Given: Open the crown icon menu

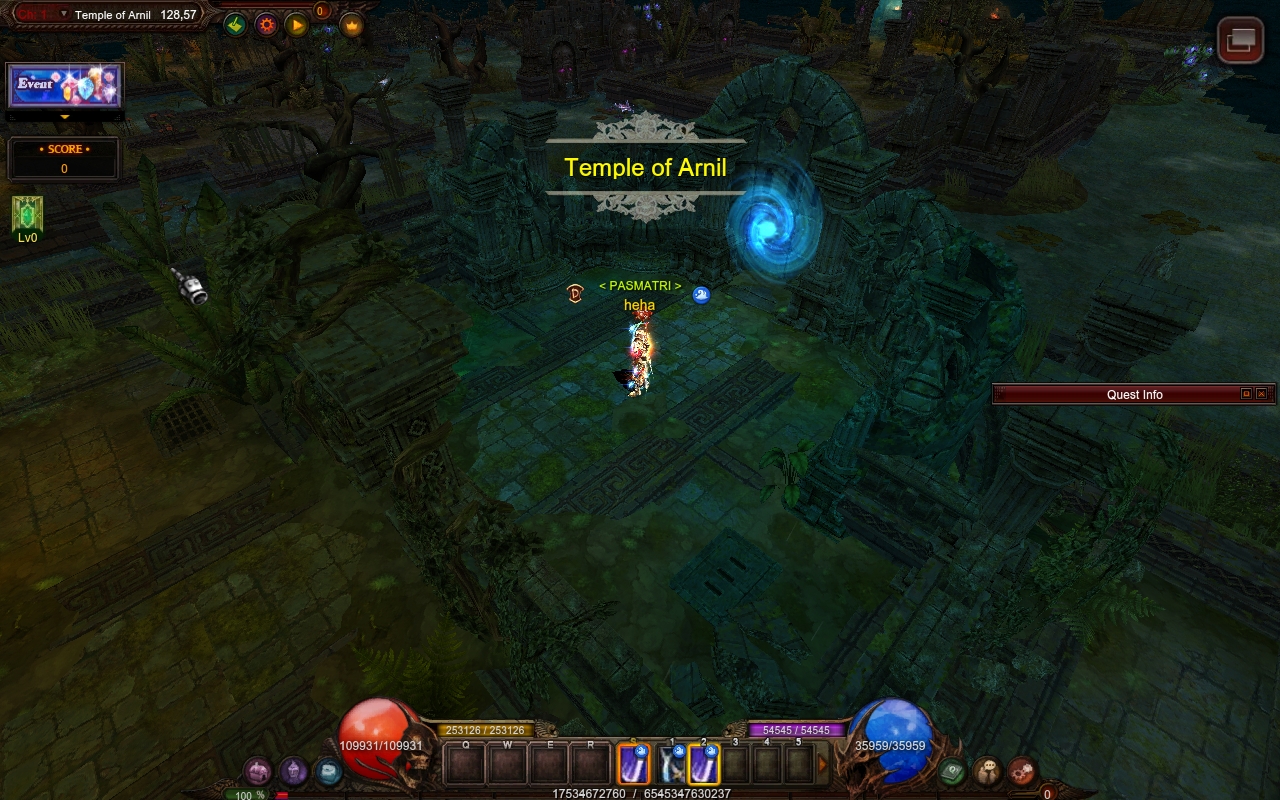Looking at the screenshot, I should click(x=352, y=25).
